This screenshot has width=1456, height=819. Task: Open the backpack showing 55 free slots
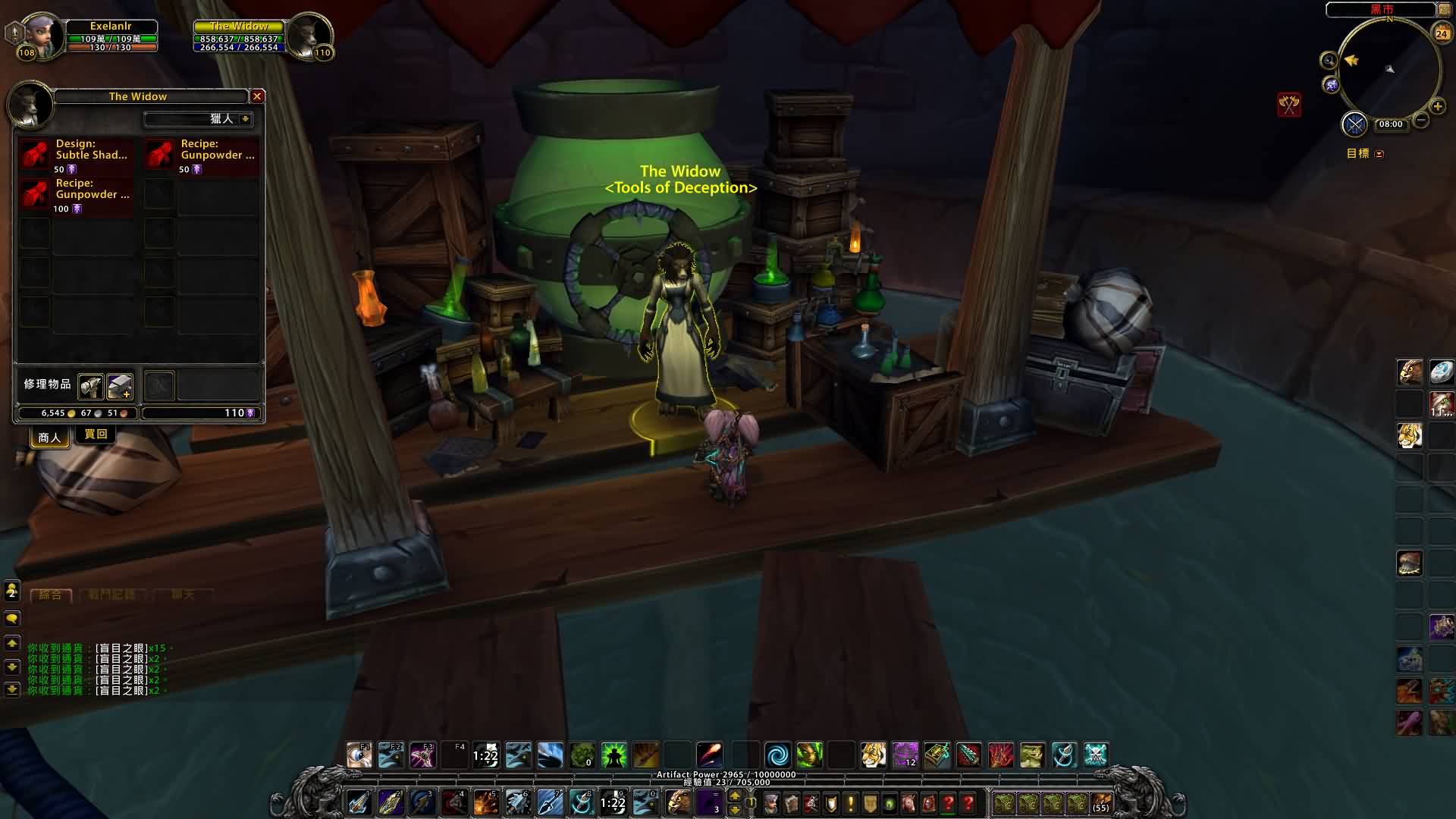[1101, 803]
